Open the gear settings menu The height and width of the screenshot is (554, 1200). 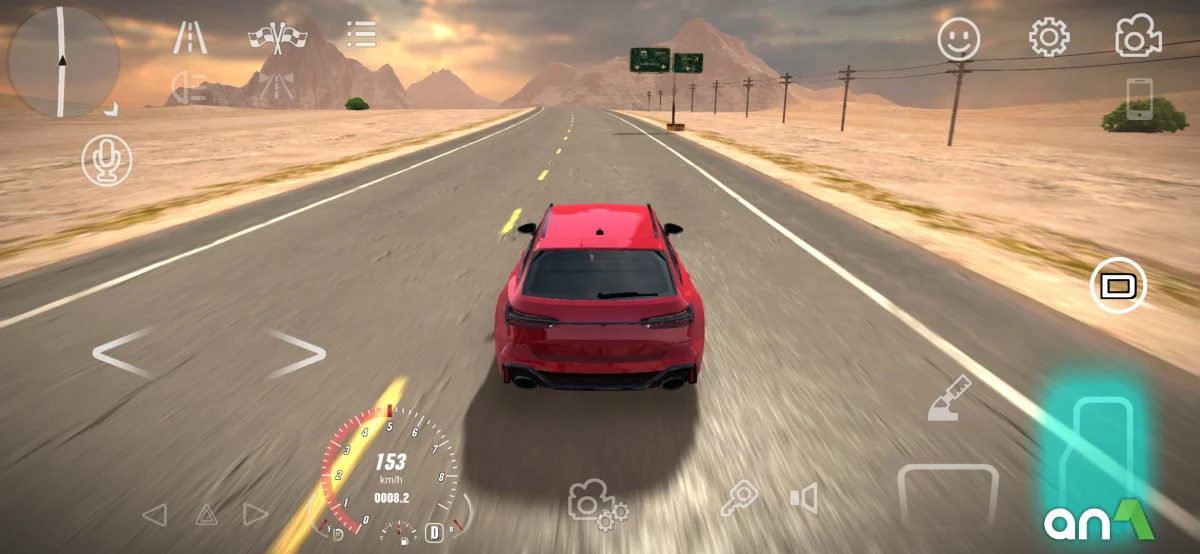pyautogui.click(x=1049, y=38)
